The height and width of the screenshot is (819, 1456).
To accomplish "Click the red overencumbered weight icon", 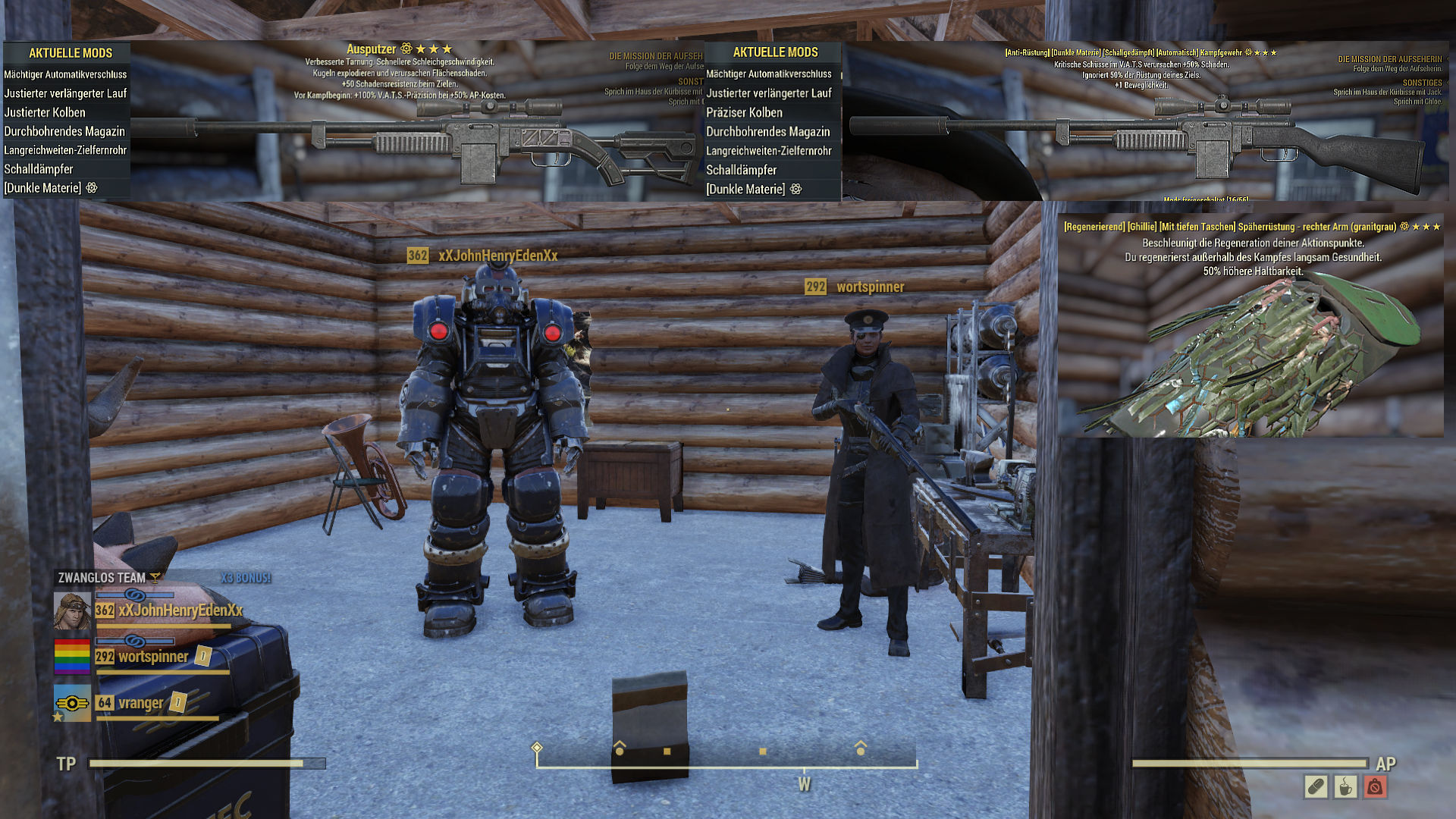I will coord(1375,787).
